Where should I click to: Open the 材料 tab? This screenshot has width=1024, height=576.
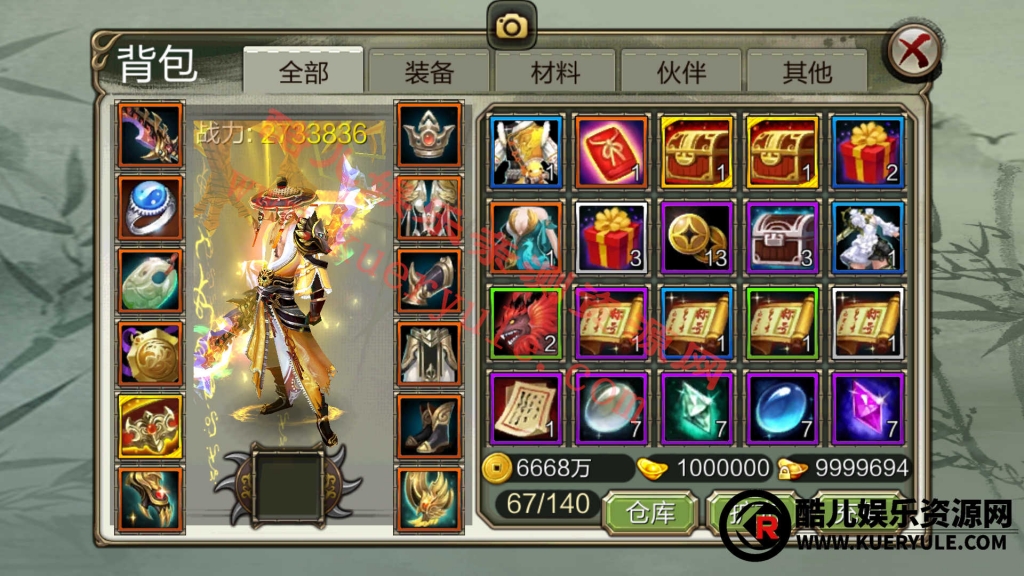pos(555,71)
